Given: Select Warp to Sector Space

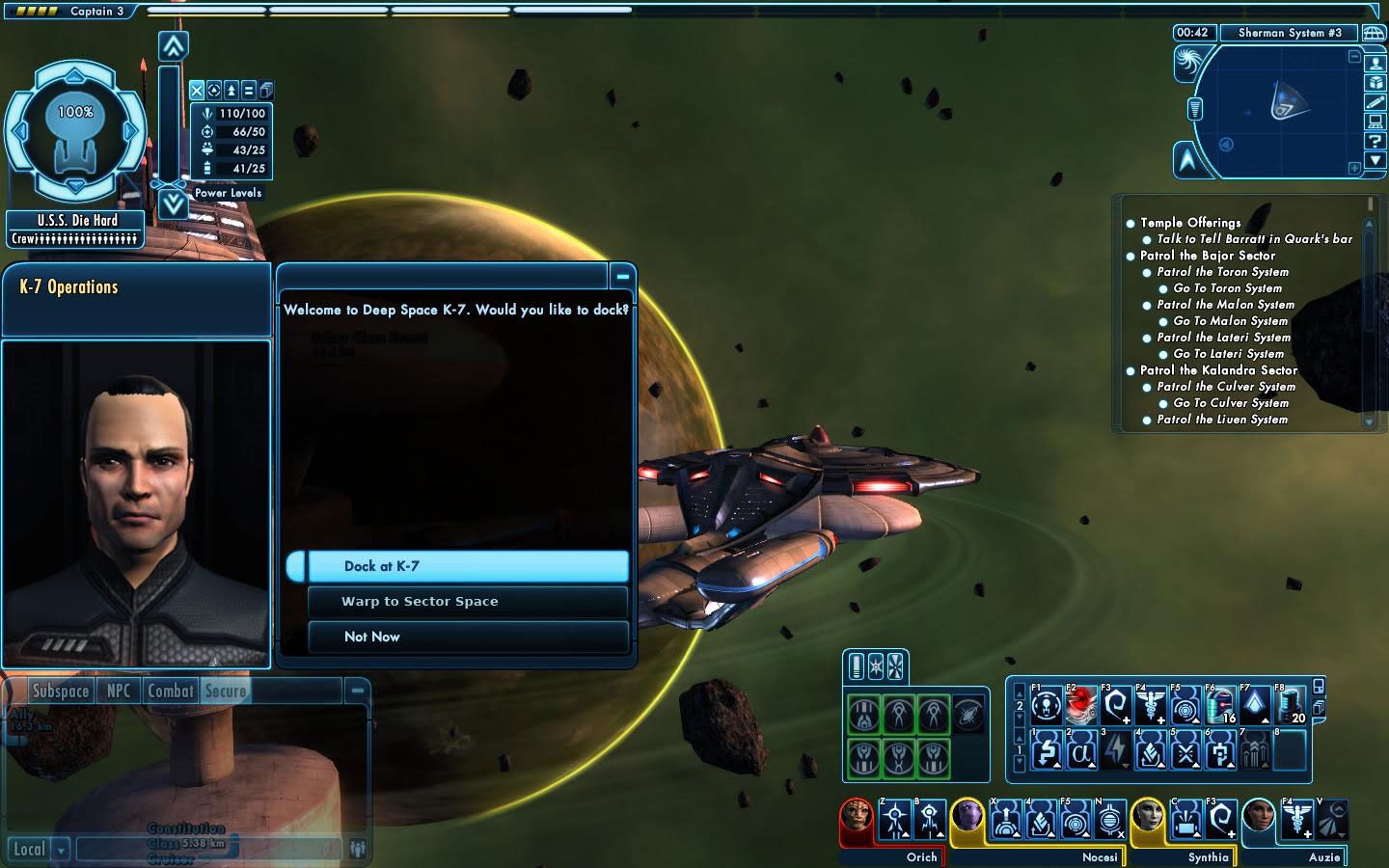Looking at the screenshot, I should pos(468,602).
